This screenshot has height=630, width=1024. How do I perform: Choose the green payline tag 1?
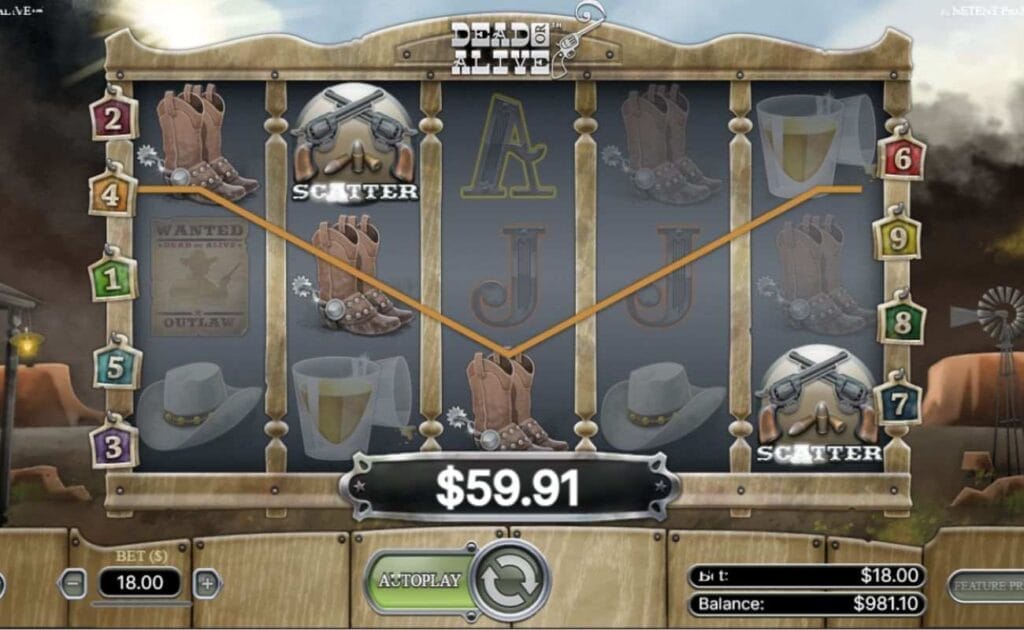(x=113, y=279)
